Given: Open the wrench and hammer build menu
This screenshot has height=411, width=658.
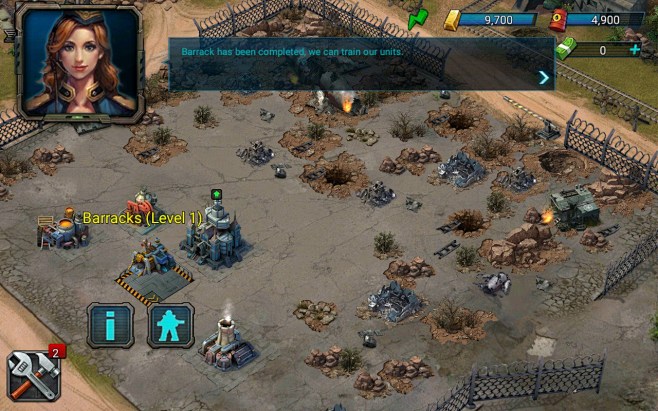Looking at the screenshot, I should [33, 375].
